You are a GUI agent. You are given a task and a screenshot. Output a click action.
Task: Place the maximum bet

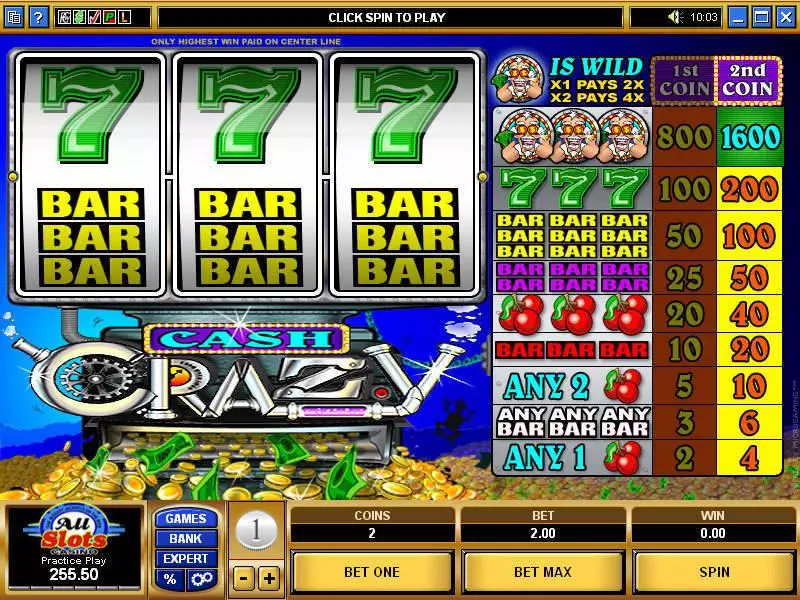(x=543, y=572)
